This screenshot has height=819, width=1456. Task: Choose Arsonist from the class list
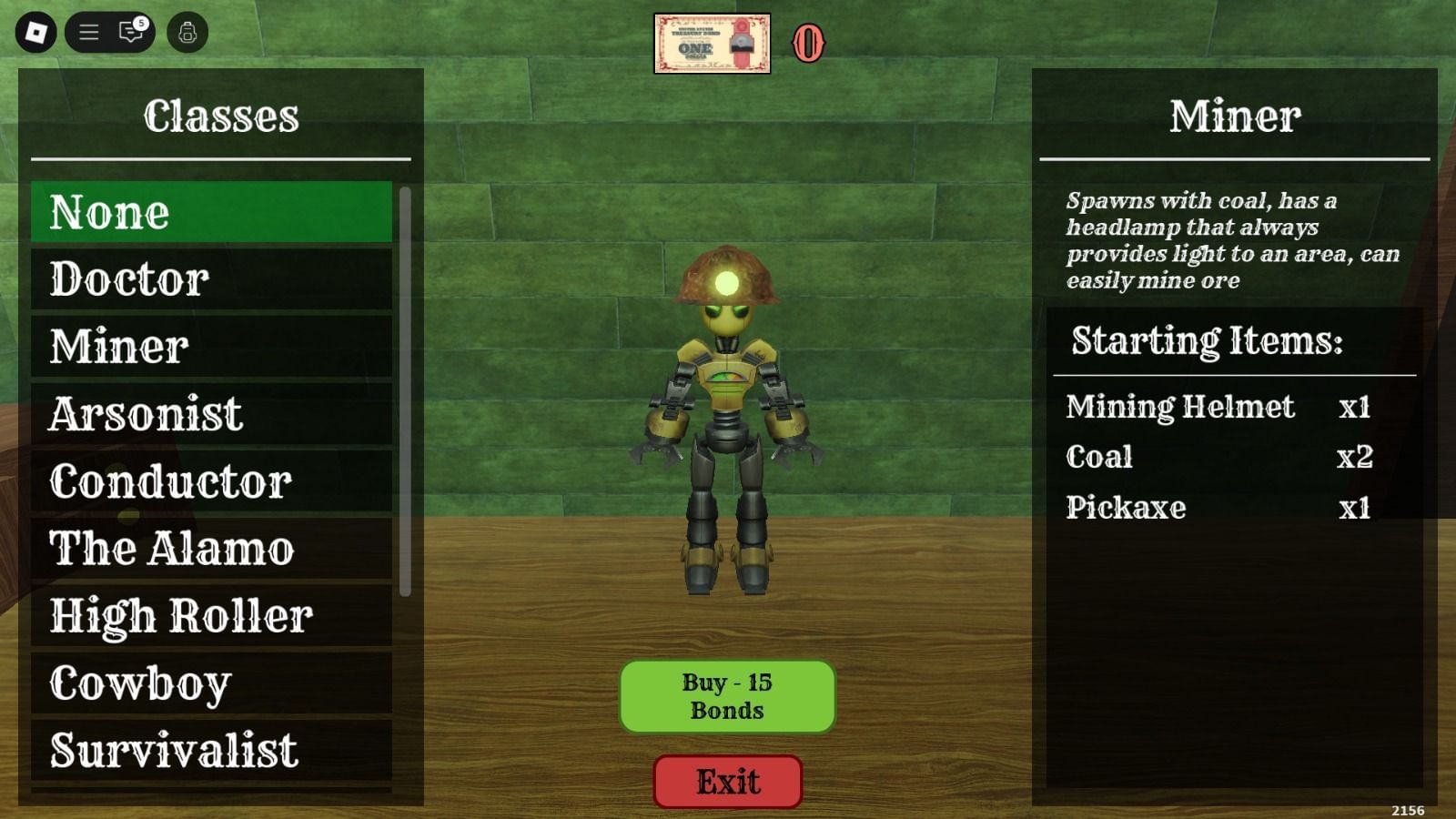211,414
